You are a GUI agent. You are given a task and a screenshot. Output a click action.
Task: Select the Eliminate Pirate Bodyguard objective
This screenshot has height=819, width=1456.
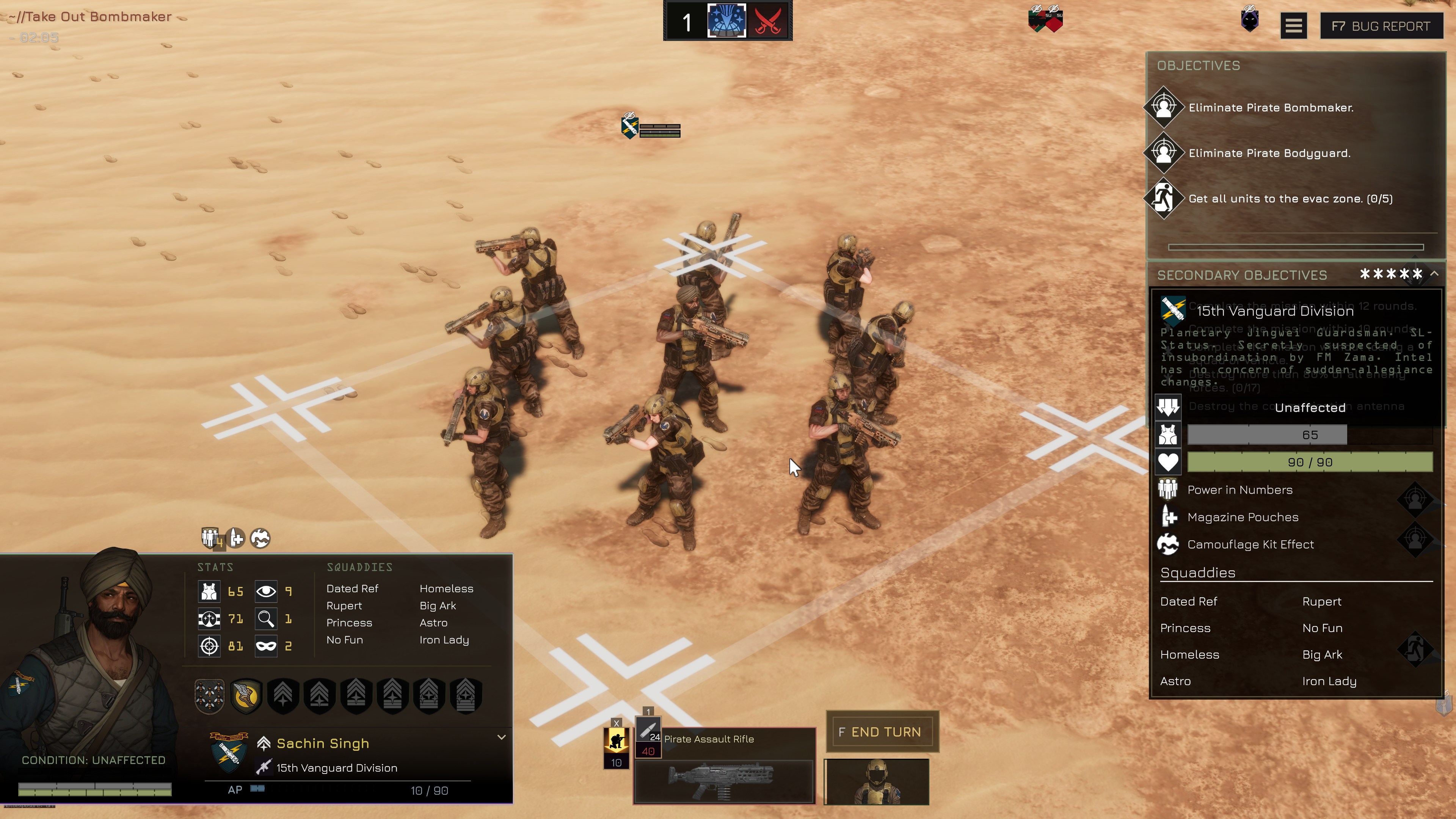1269,153
